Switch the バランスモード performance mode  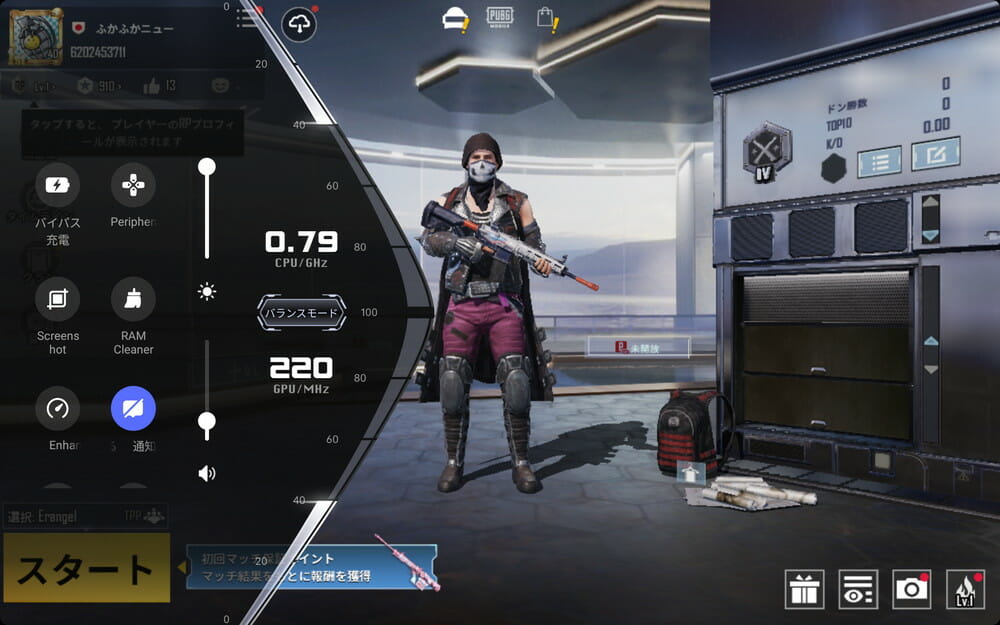pyautogui.click(x=301, y=313)
